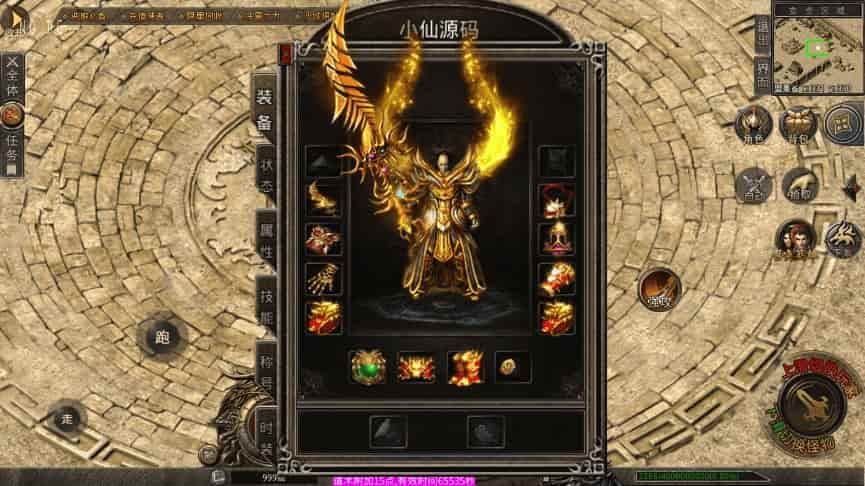Select the green gem amulet slot
Screen dimensions: 865x486
367,367
